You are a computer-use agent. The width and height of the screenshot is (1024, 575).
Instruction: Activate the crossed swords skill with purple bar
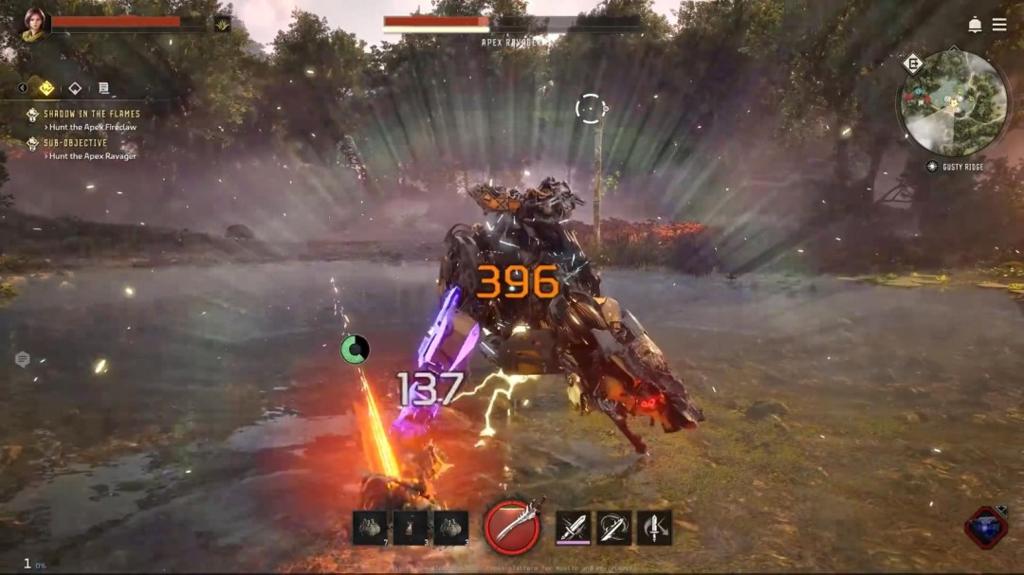[573, 526]
